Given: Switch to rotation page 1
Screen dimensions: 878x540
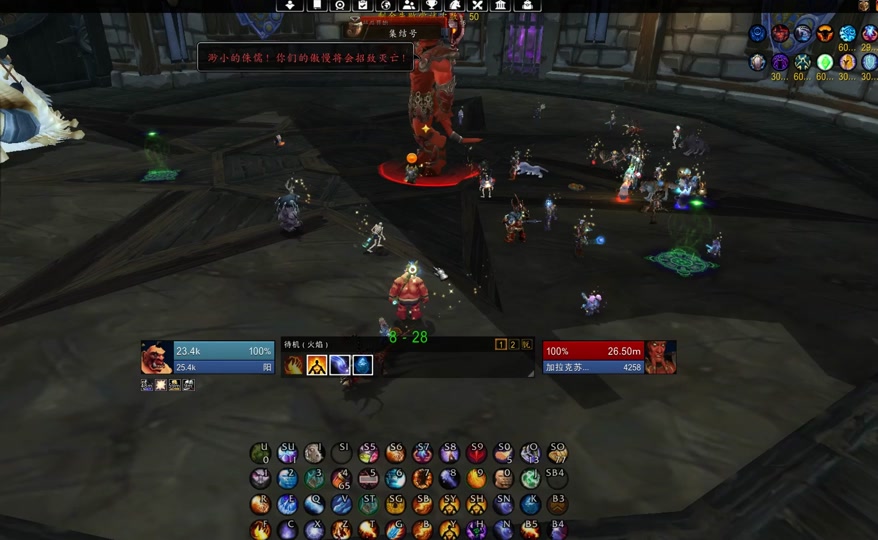Looking at the screenshot, I should [x=502, y=345].
